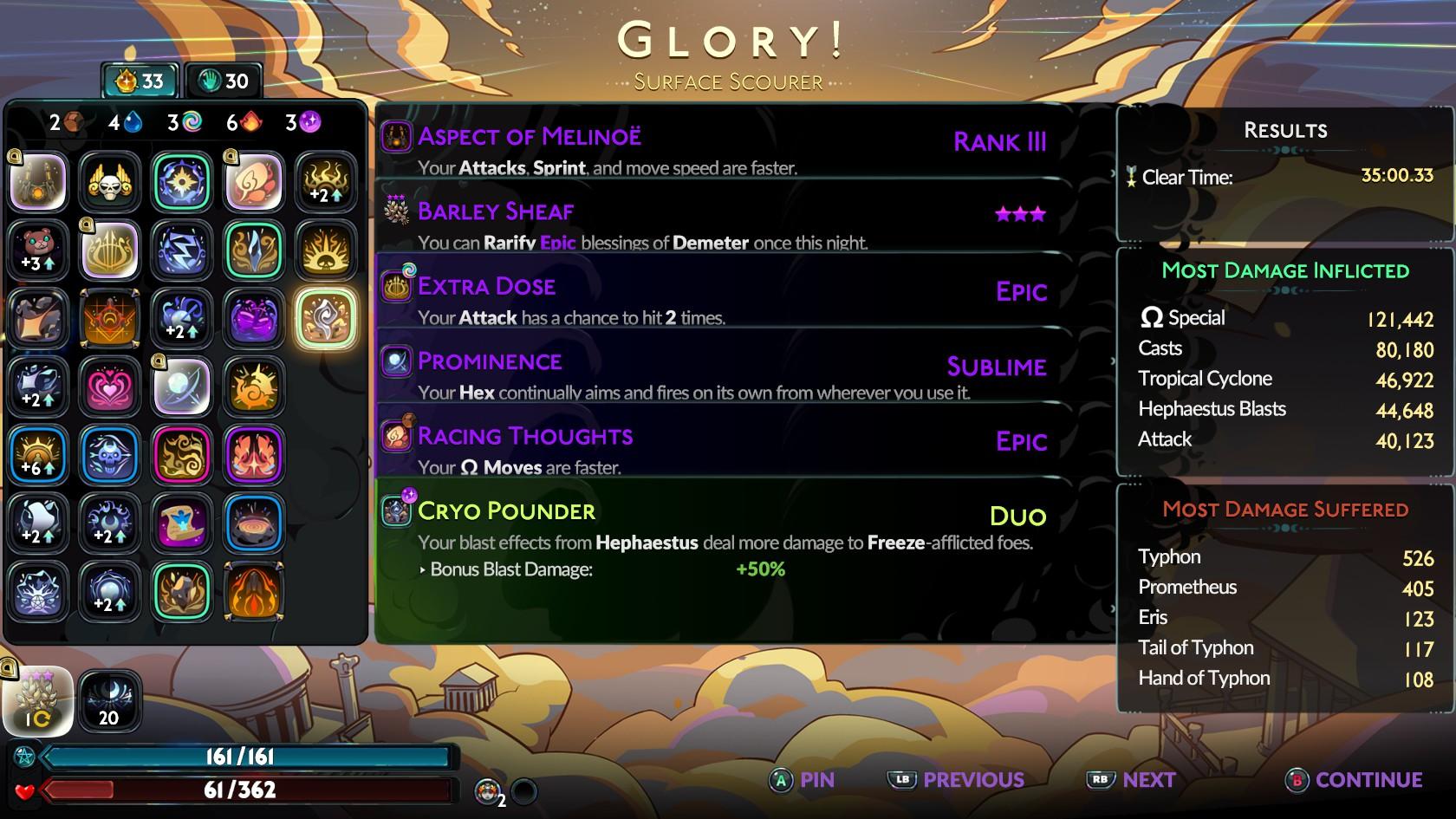Select the teddy bear +3 icon

(38, 250)
